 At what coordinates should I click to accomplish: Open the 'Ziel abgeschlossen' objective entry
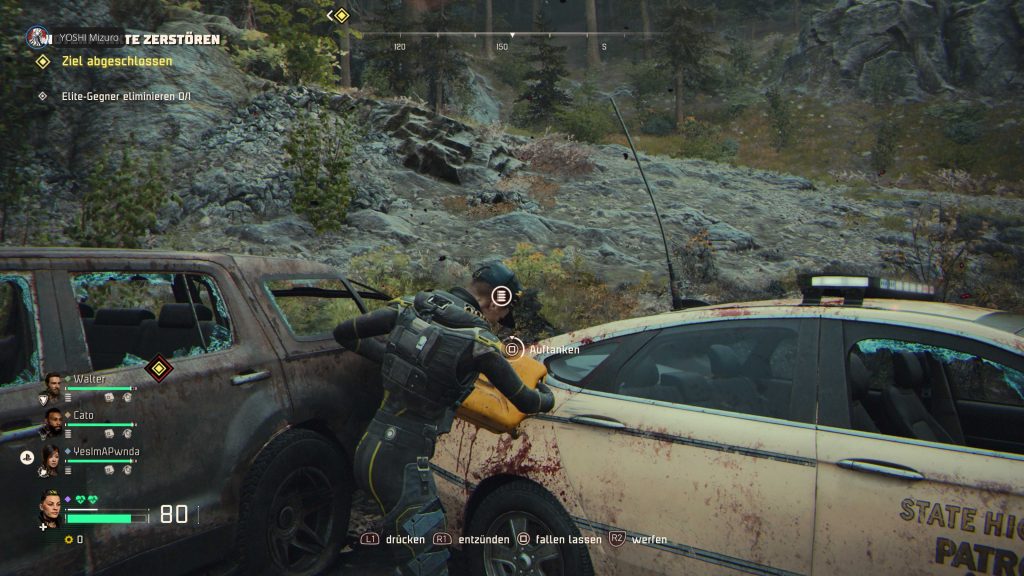pos(117,61)
